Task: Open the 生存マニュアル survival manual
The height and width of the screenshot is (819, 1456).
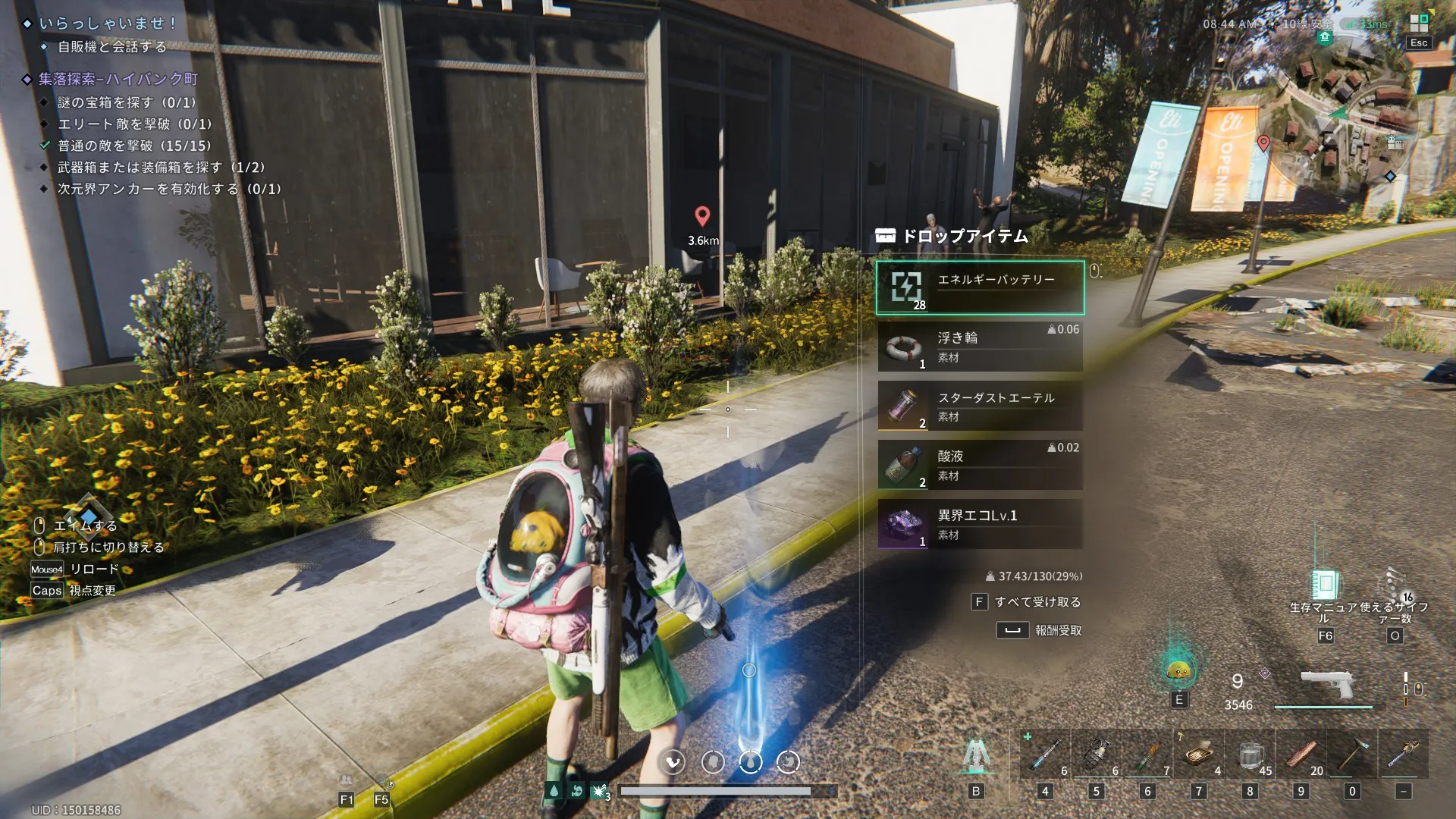Action: (1325, 585)
